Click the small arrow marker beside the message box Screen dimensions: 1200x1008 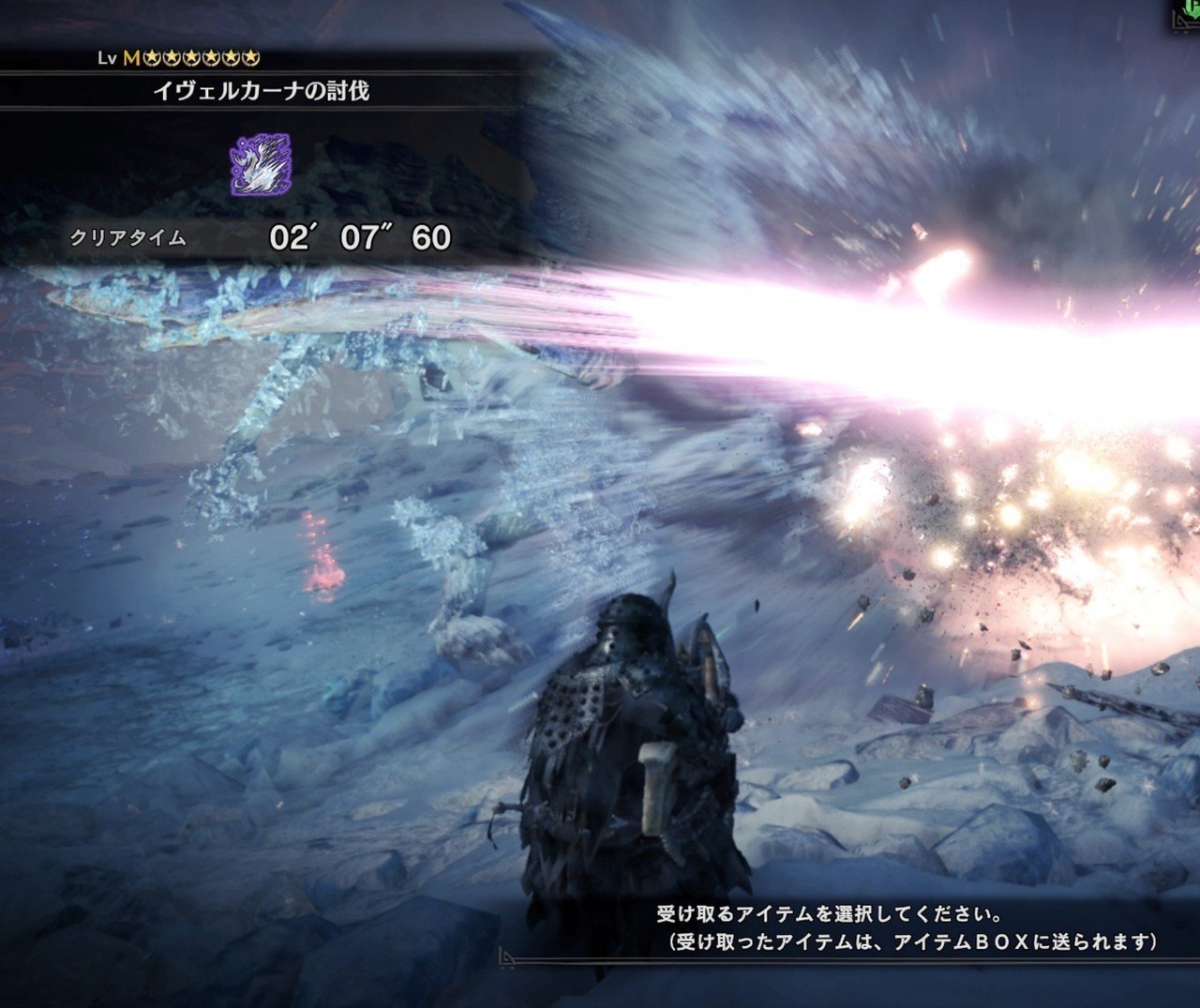point(508,957)
